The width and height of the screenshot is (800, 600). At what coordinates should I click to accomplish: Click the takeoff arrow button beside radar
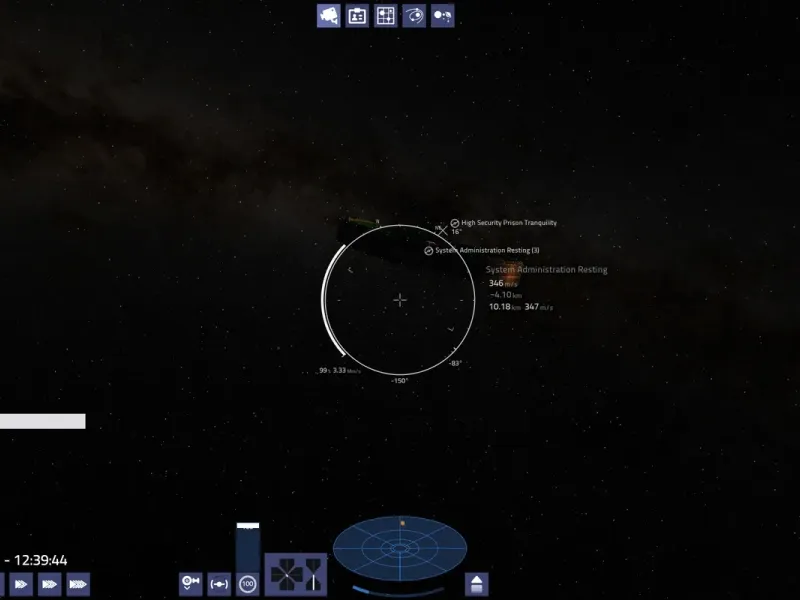[477, 583]
